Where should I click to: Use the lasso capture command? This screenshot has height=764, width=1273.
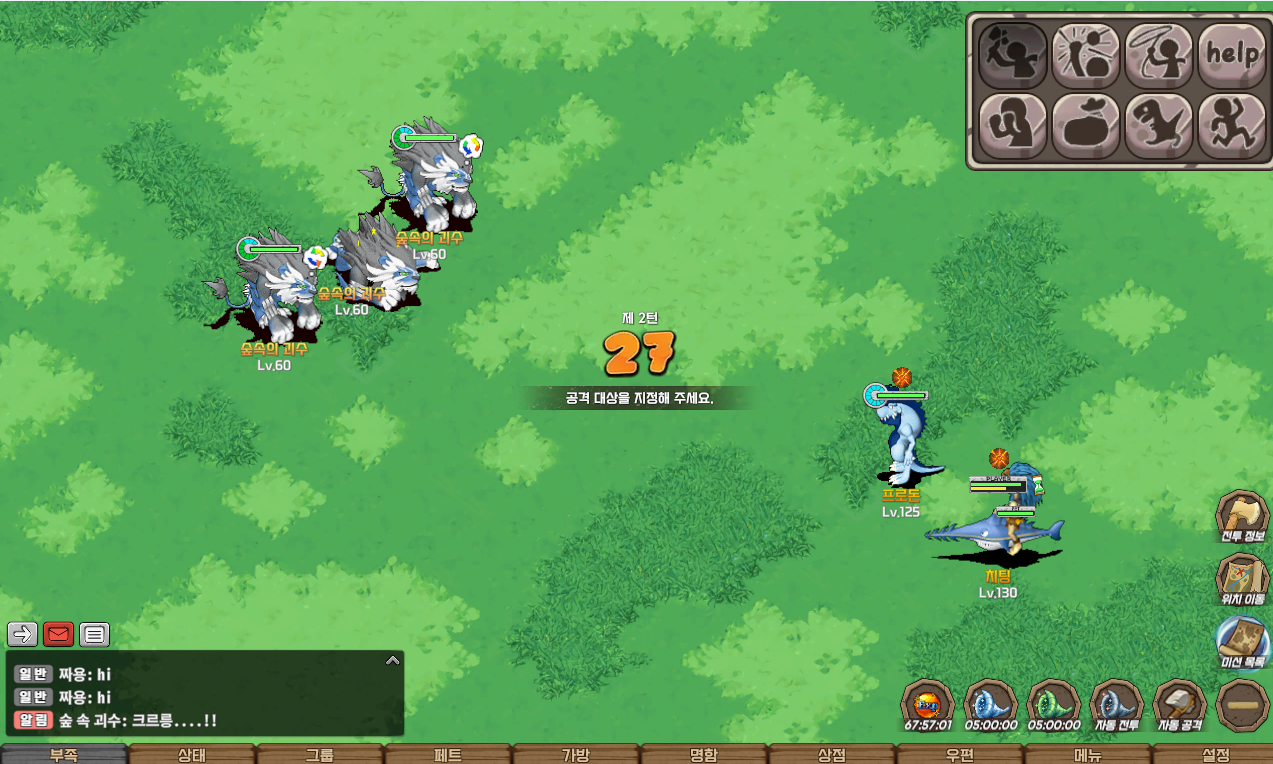pyautogui.click(x=1158, y=56)
